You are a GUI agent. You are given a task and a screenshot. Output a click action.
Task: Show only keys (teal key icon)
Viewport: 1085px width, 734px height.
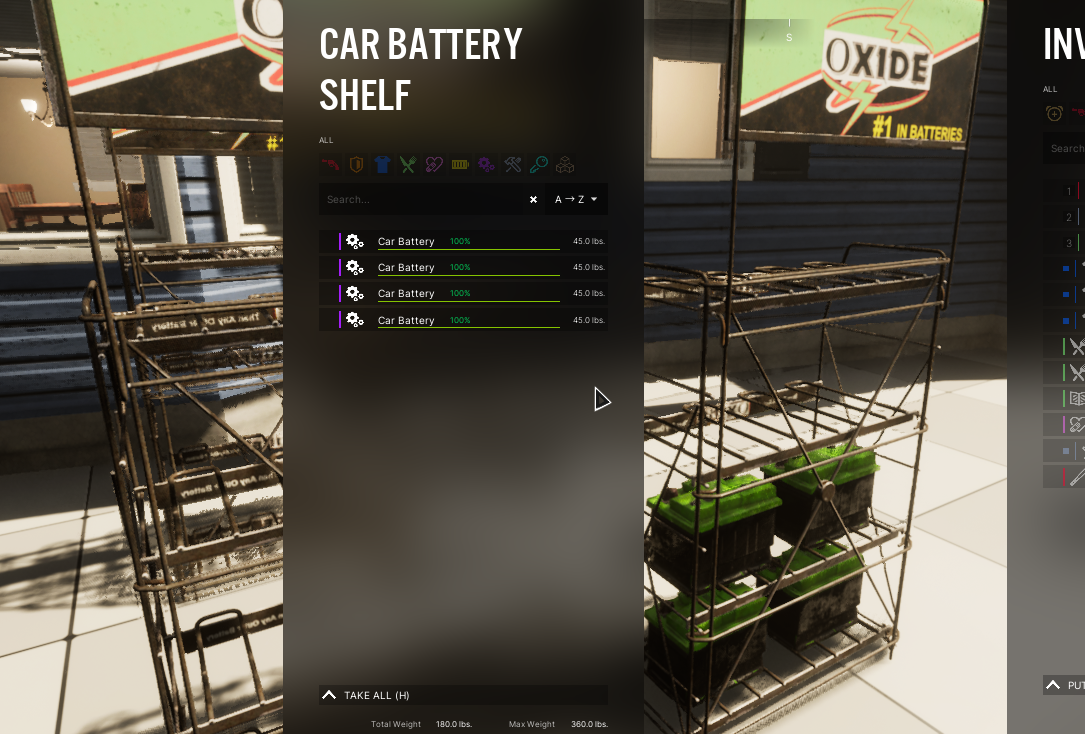pos(539,164)
